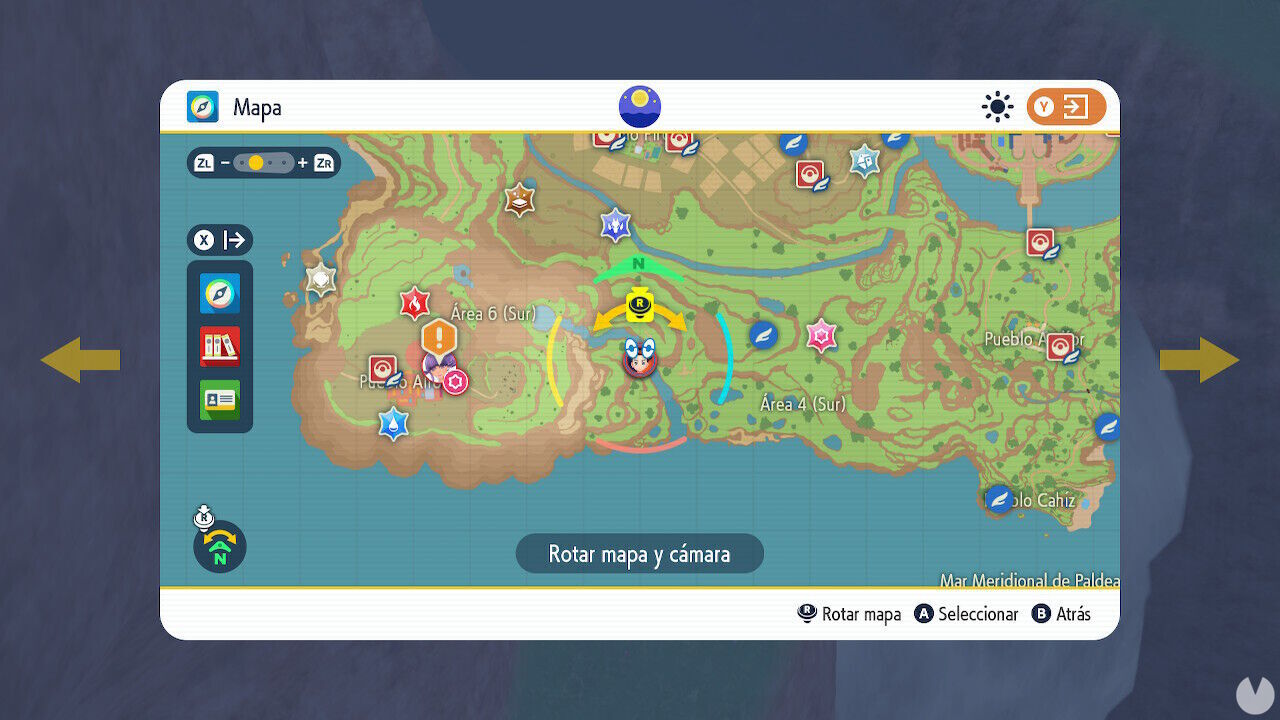This screenshot has width=1280, height=720.
Task: Select the player character marker on the map
Action: coord(638,363)
